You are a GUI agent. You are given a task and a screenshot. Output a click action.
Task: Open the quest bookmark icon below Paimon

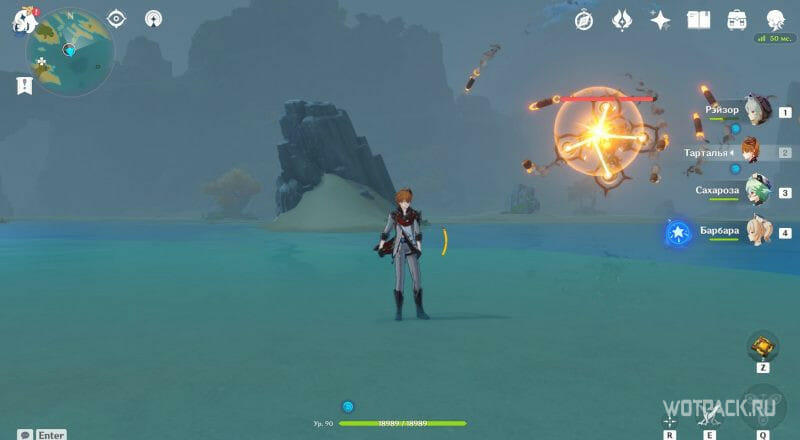pyautogui.click(x=23, y=86)
